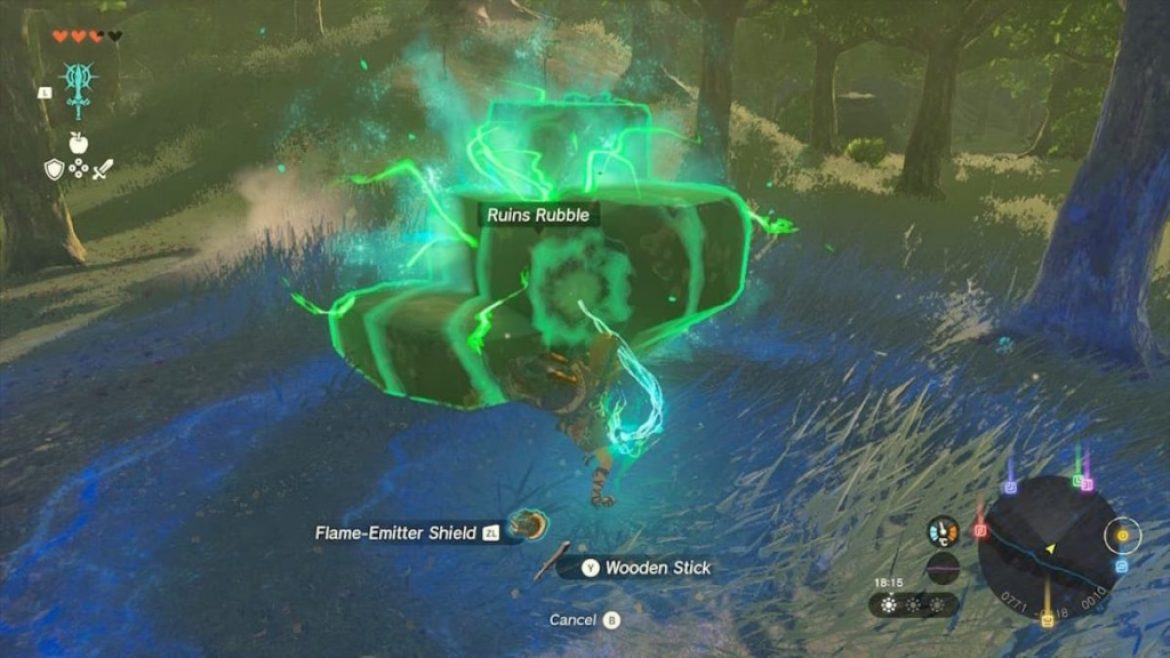
Task: Open the circular minimap
Action: [1046, 547]
